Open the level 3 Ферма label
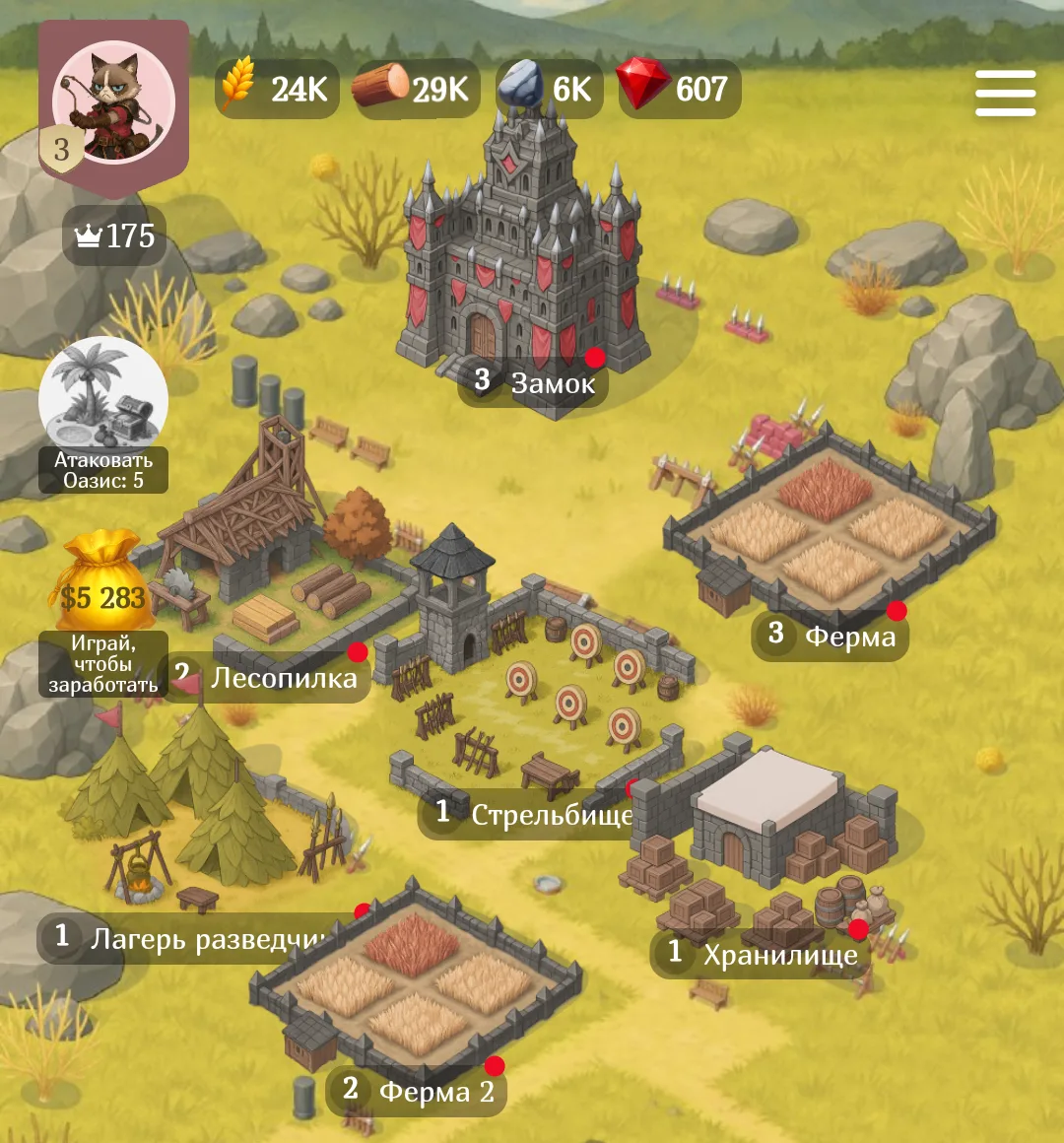 [831, 635]
